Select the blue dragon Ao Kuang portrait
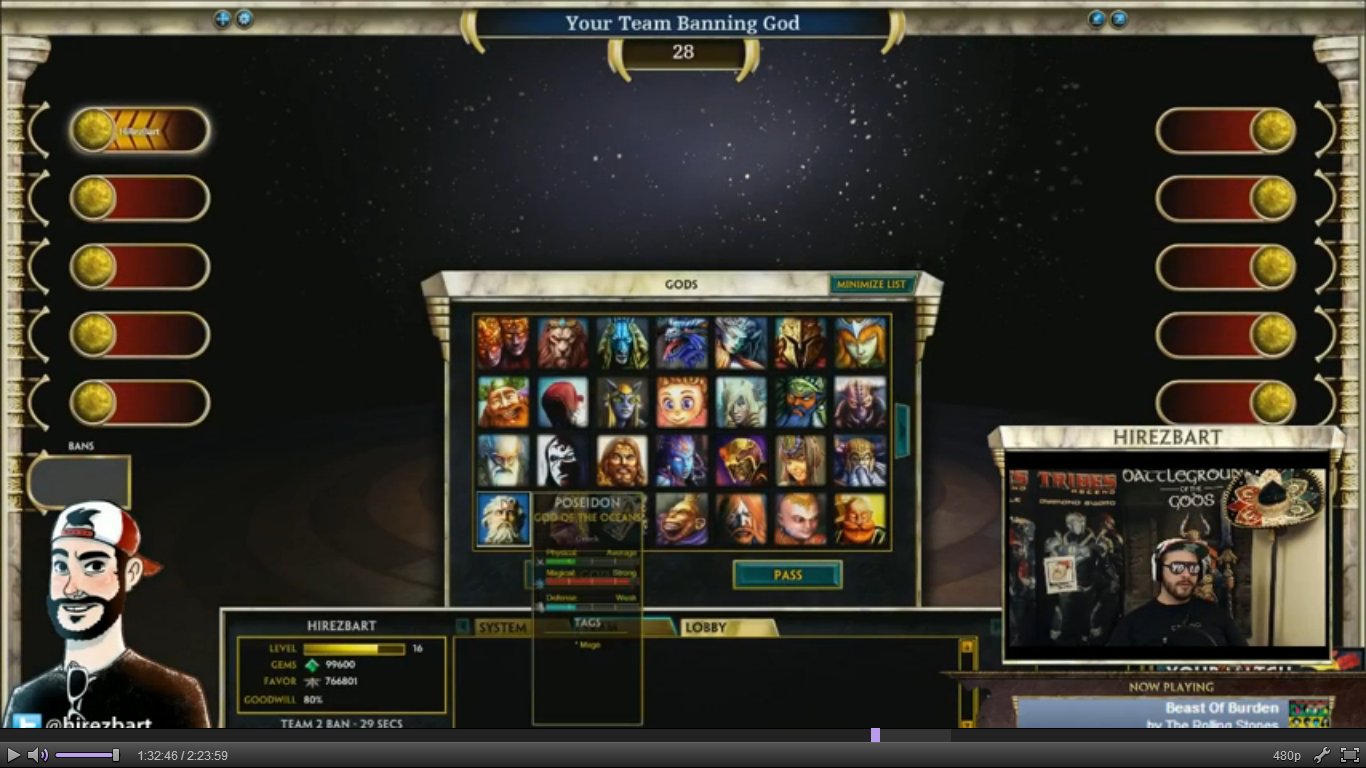Image resolution: width=1366 pixels, height=768 pixels. click(682, 343)
